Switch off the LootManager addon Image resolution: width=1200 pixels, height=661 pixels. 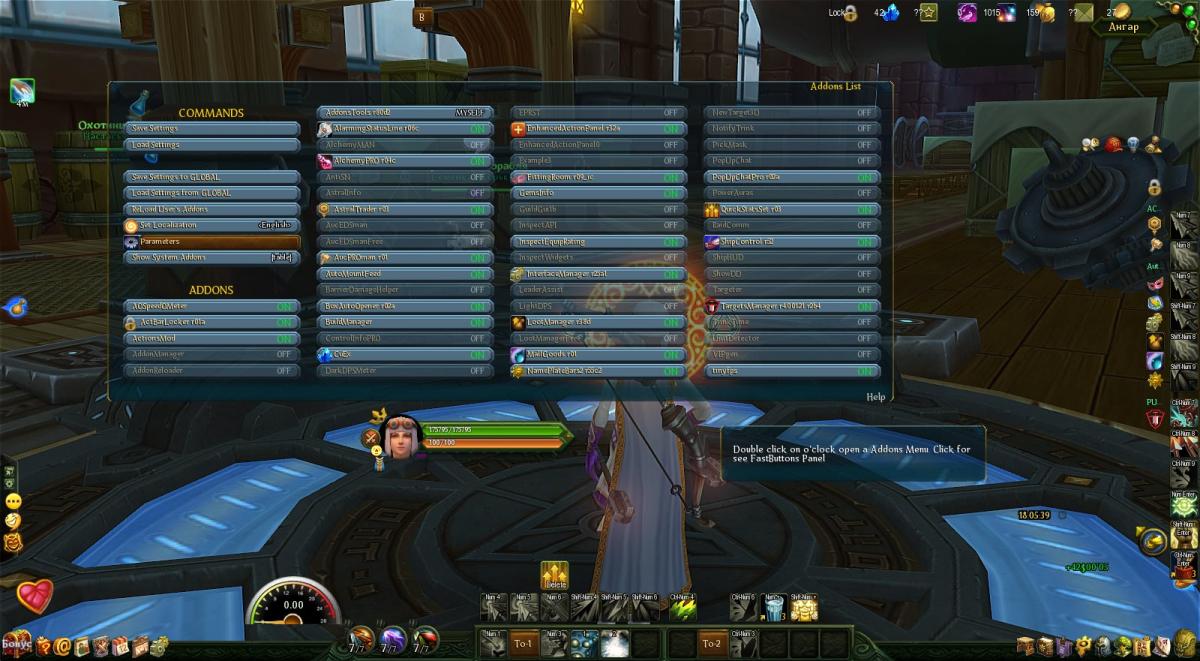click(670, 323)
